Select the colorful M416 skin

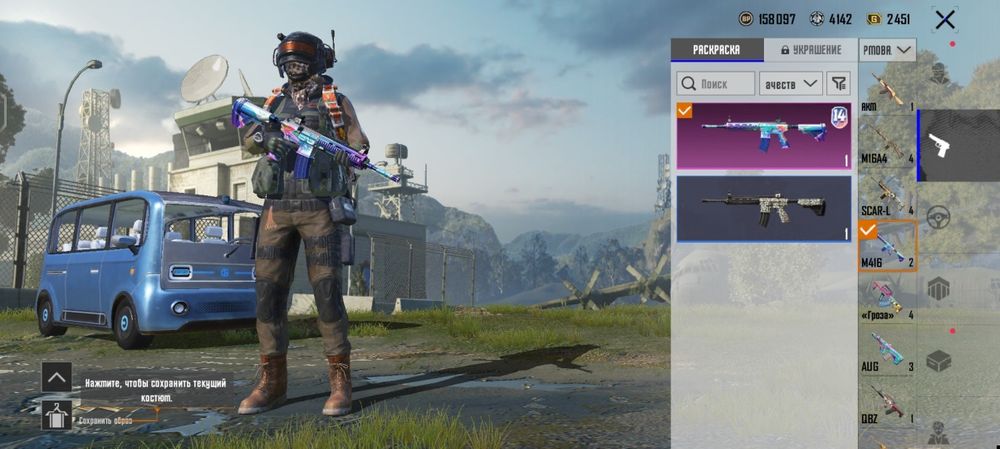click(x=764, y=136)
